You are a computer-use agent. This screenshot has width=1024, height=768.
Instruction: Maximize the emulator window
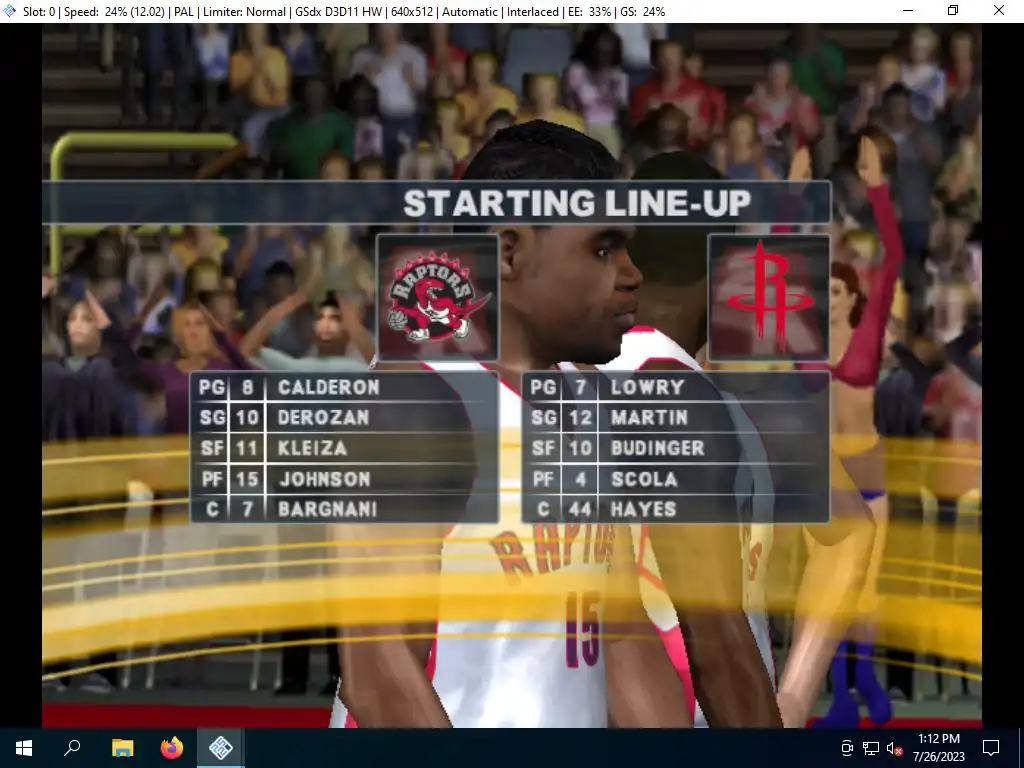[953, 11]
